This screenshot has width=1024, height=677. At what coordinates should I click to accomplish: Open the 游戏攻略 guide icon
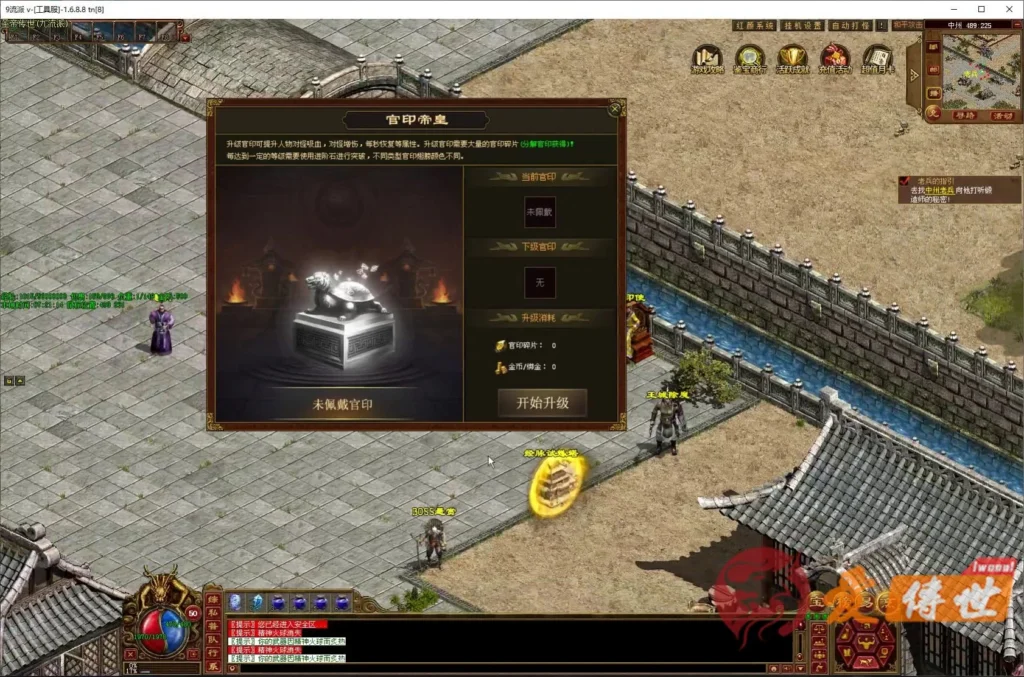click(707, 58)
